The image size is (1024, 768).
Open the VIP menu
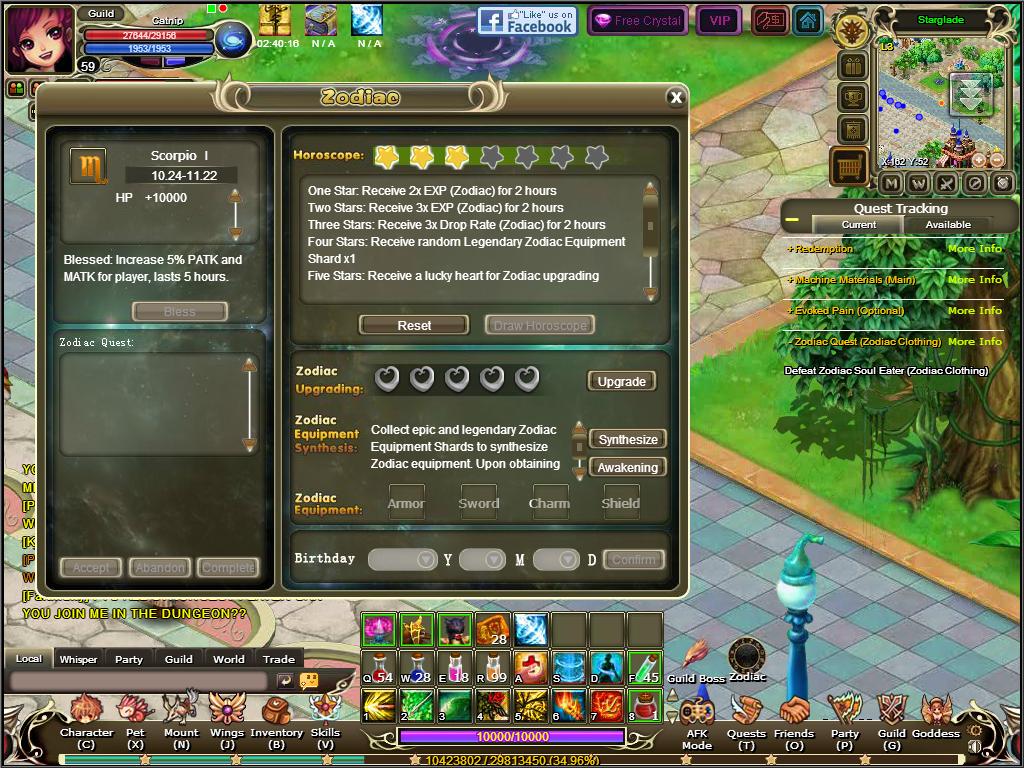(x=718, y=20)
